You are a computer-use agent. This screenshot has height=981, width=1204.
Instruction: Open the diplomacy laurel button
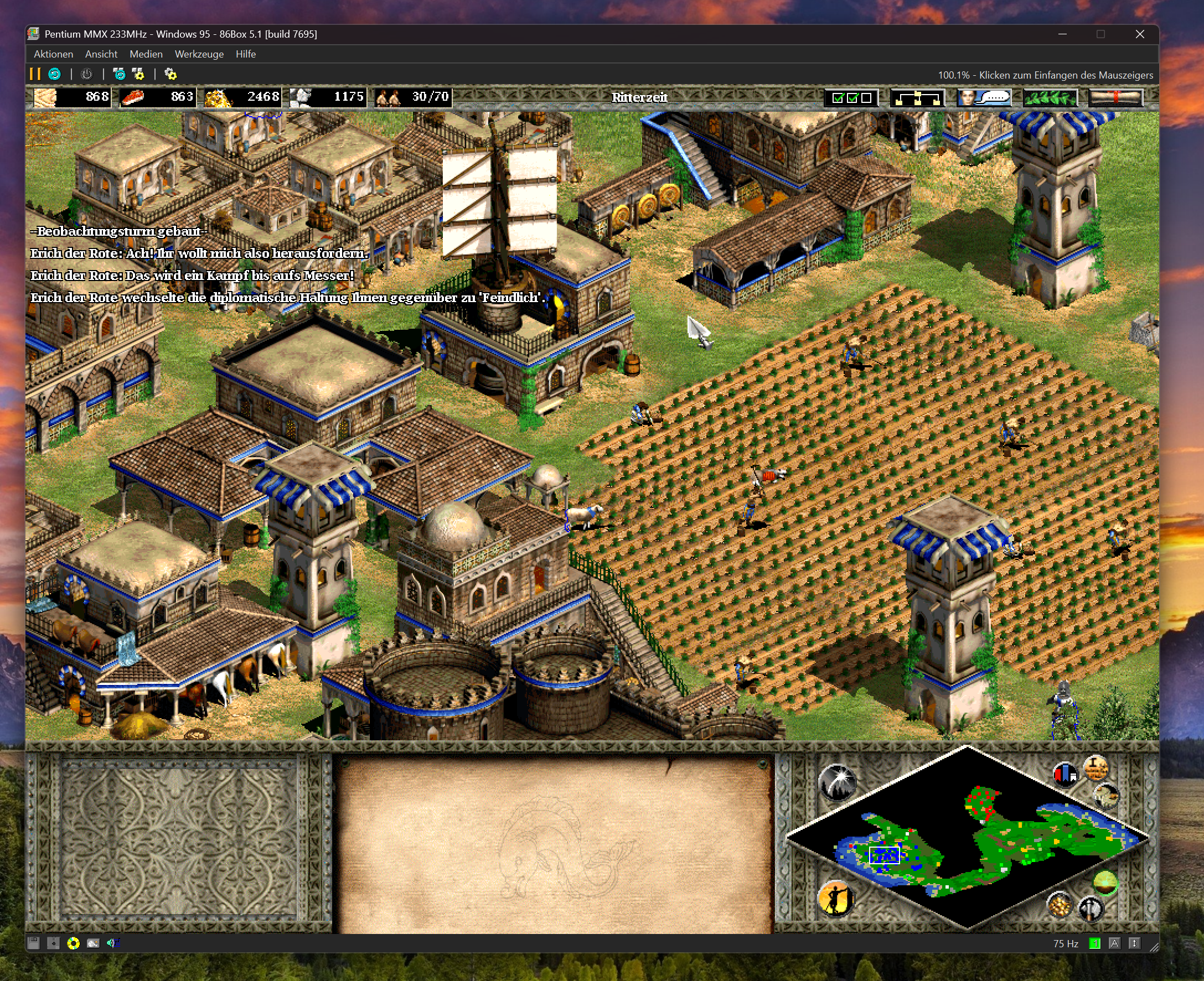point(1050,98)
